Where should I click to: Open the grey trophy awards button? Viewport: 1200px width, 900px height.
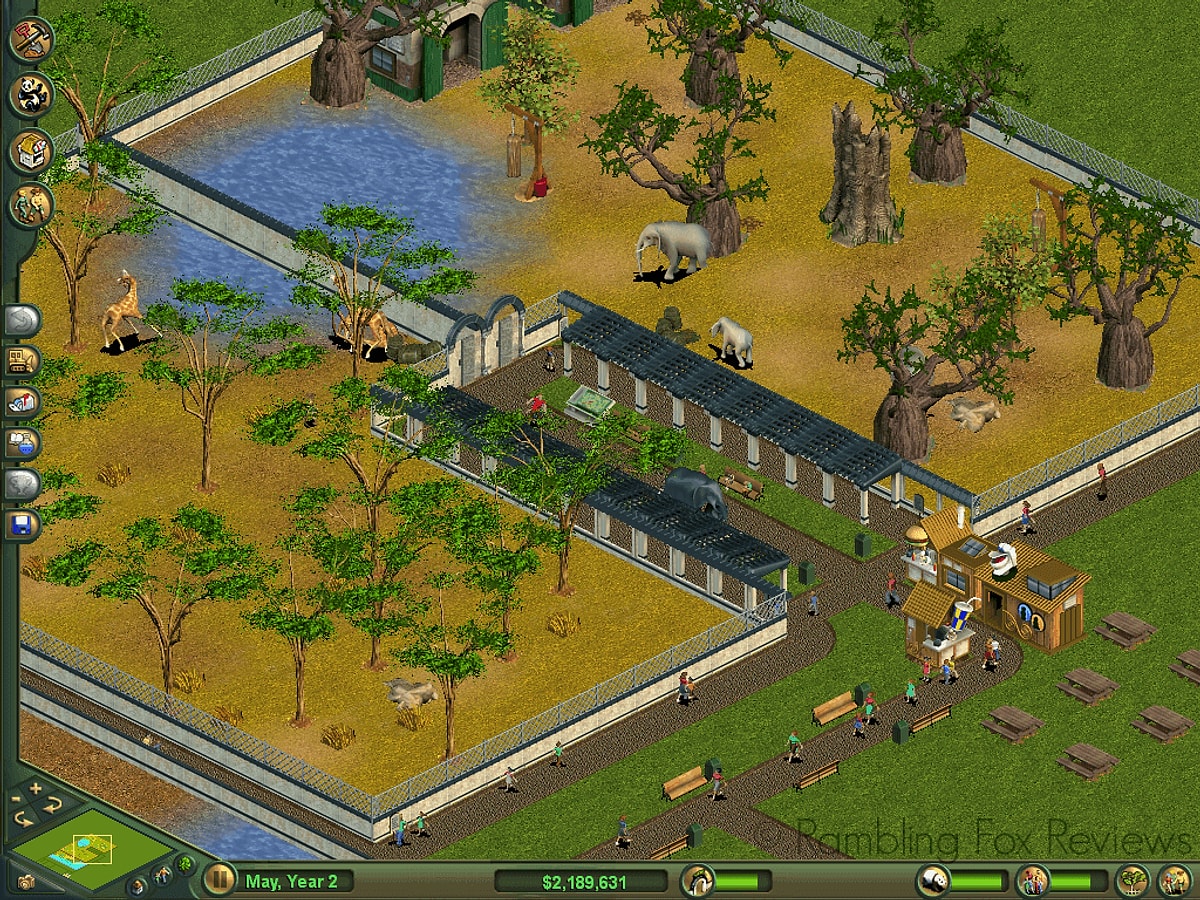coord(21,484)
